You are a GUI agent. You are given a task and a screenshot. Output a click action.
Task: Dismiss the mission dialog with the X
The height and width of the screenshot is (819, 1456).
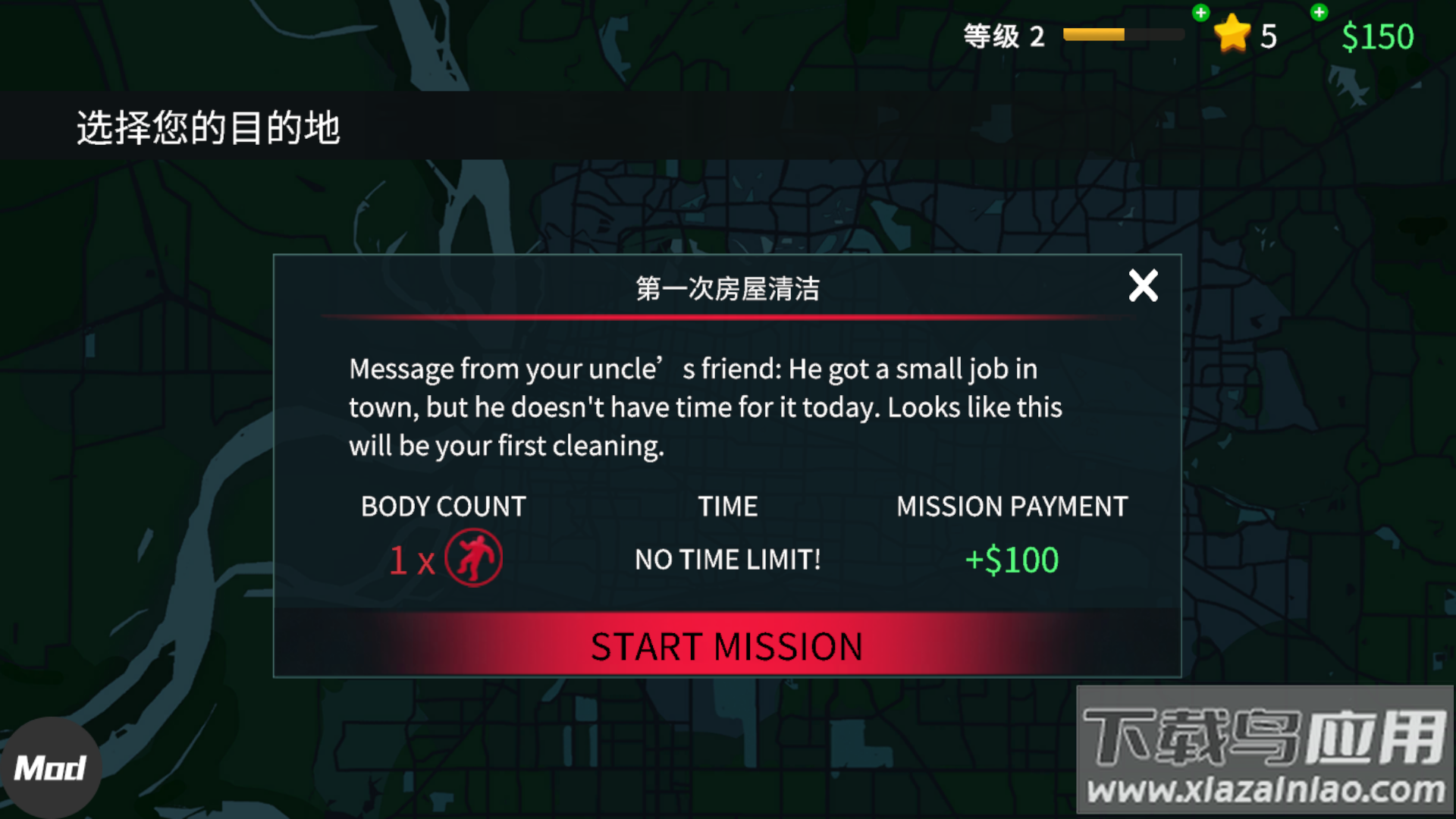point(1143,286)
